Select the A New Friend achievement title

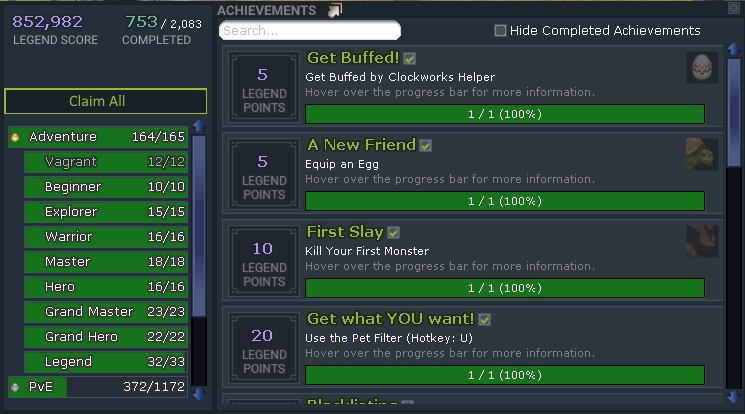(x=361, y=145)
